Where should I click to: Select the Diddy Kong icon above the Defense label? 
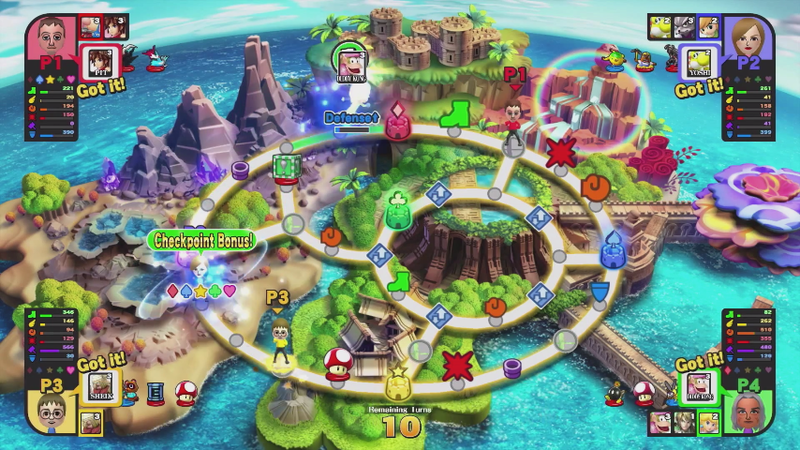[349, 61]
